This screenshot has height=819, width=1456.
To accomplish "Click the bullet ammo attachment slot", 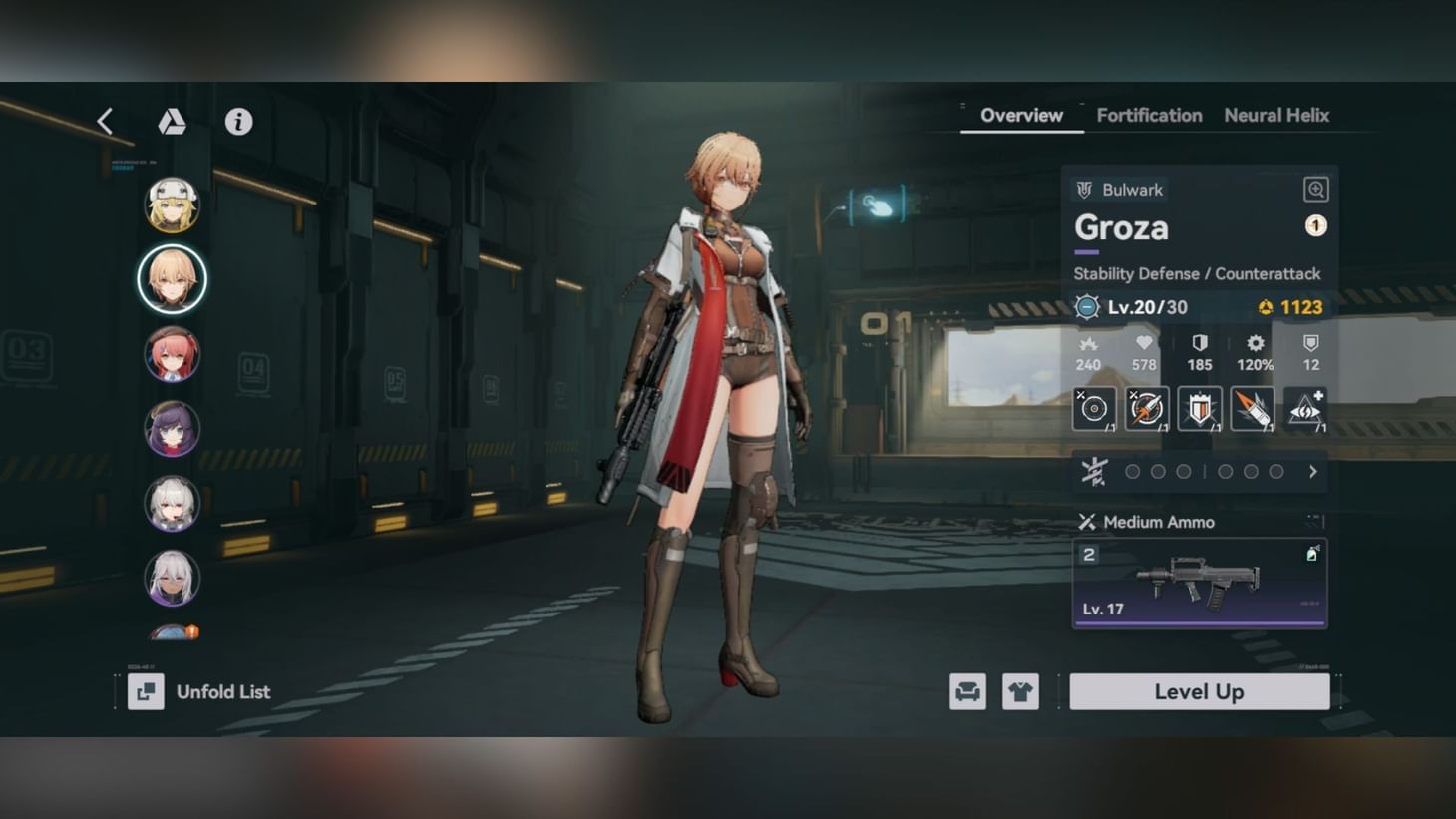I will click(x=1254, y=408).
